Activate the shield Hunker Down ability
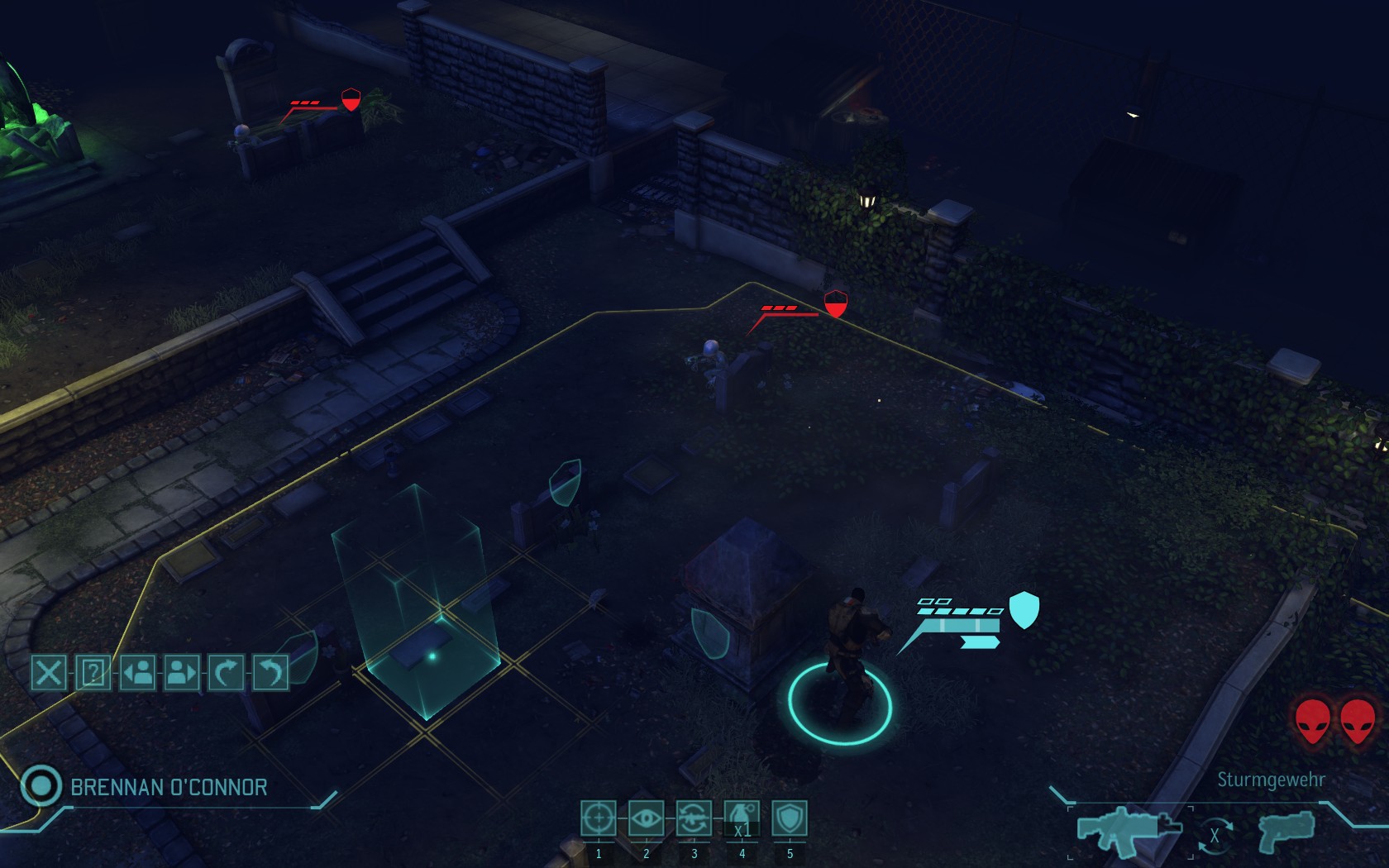 (x=790, y=818)
